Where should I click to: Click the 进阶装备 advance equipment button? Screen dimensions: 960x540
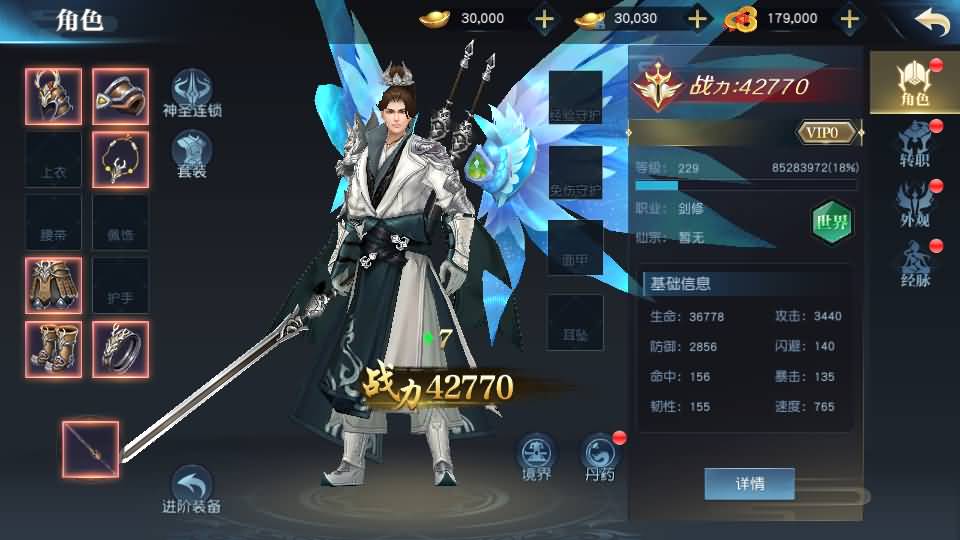[x=191, y=489]
